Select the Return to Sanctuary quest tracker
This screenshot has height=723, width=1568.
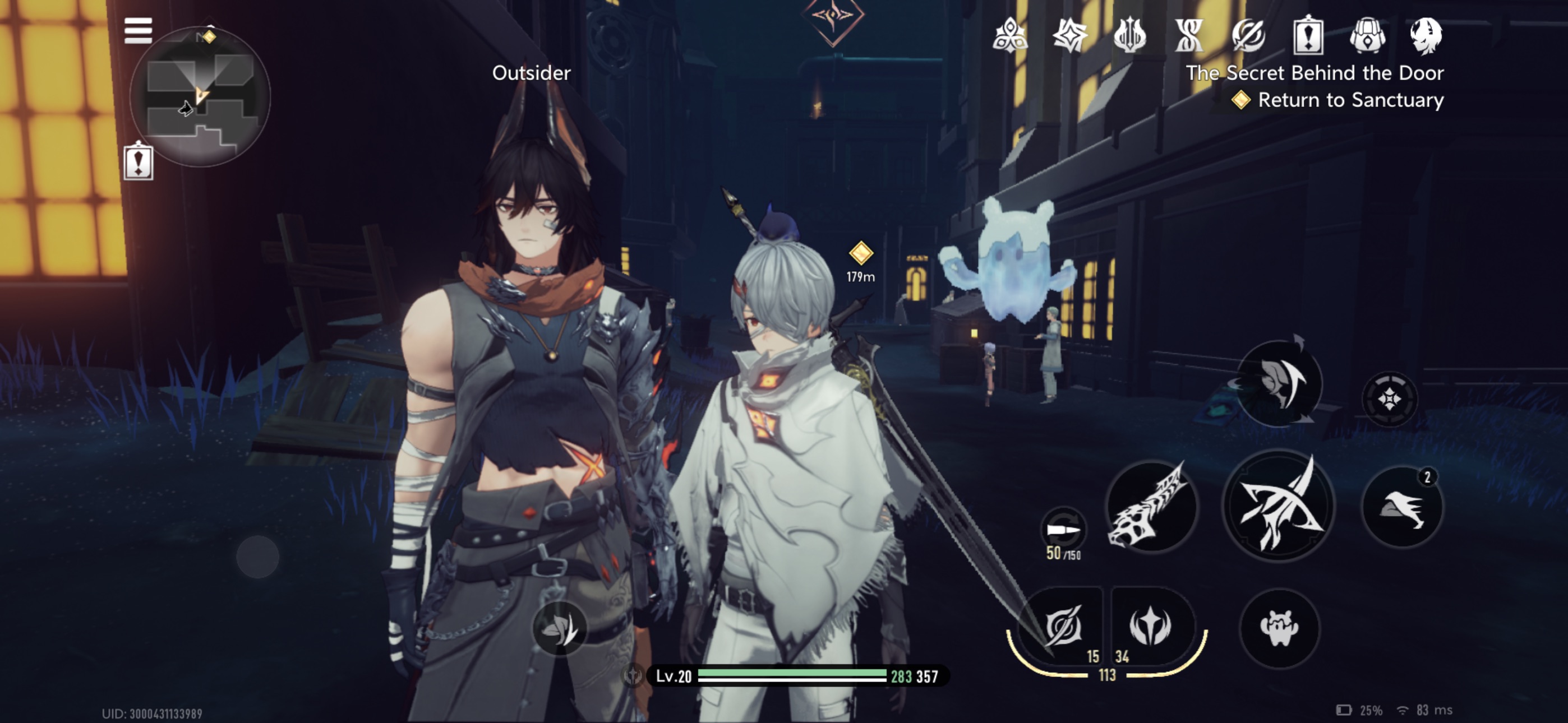point(1339,100)
